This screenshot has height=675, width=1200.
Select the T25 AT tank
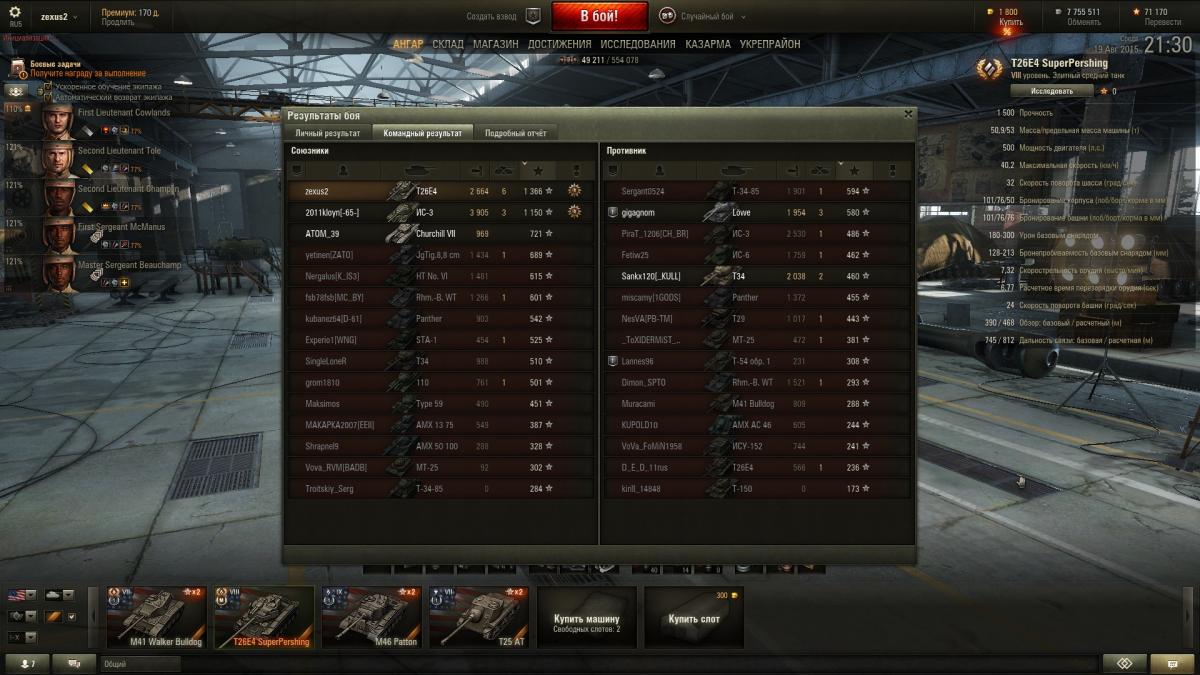(476, 617)
